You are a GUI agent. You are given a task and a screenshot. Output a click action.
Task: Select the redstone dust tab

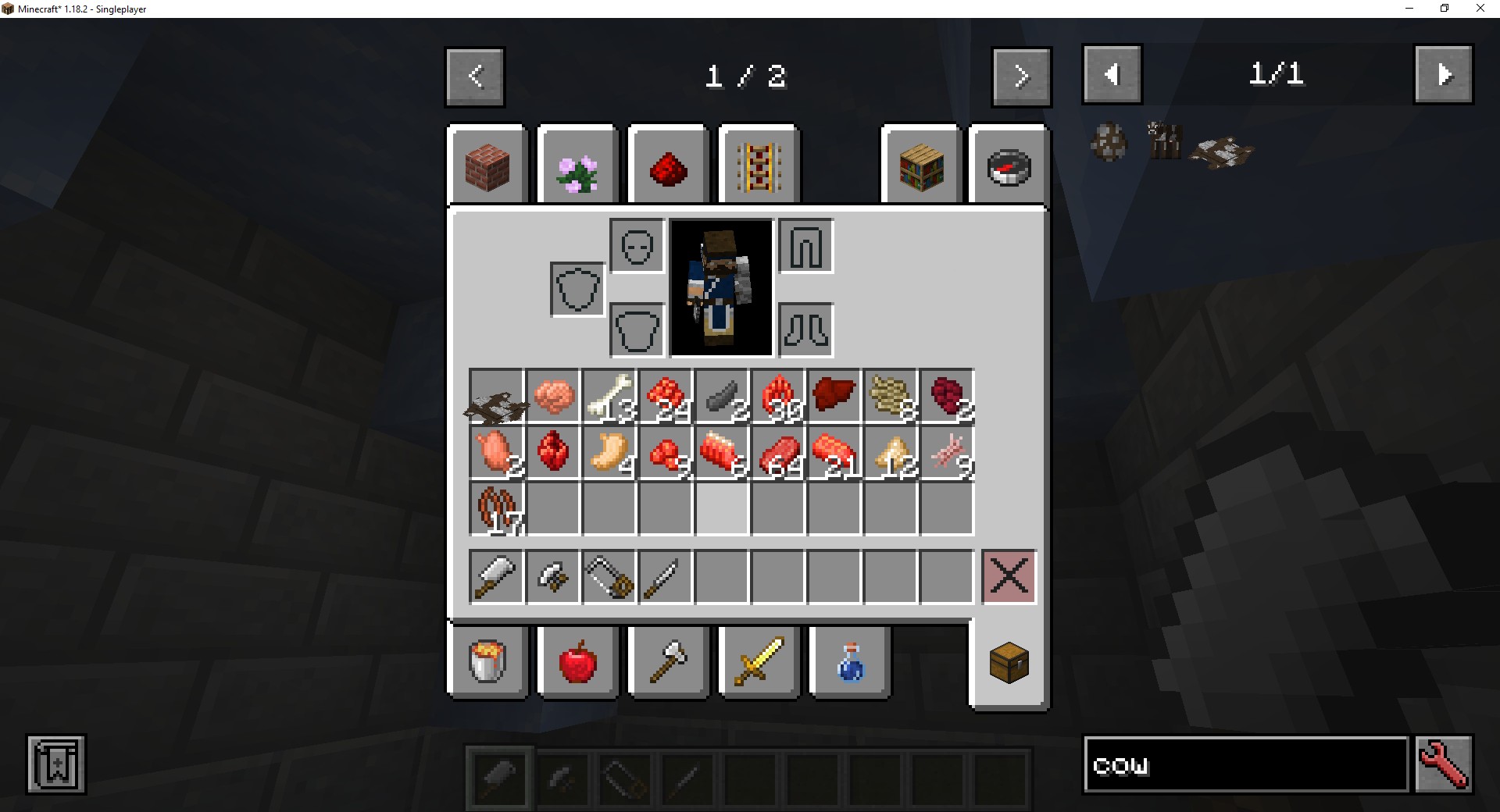(x=668, y=166)
